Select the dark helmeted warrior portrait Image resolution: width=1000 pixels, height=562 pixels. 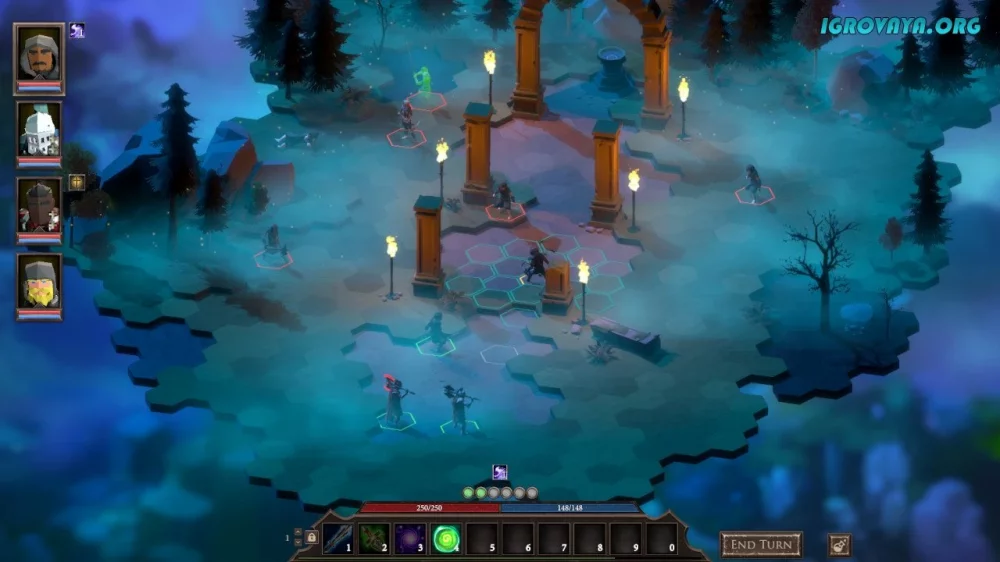click(x=39, y=208)
